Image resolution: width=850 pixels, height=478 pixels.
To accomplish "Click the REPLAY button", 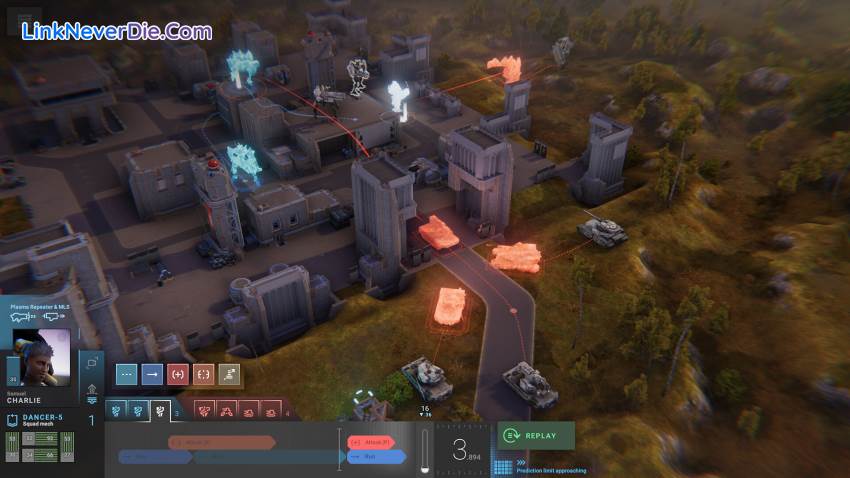I will pos(536,436).
